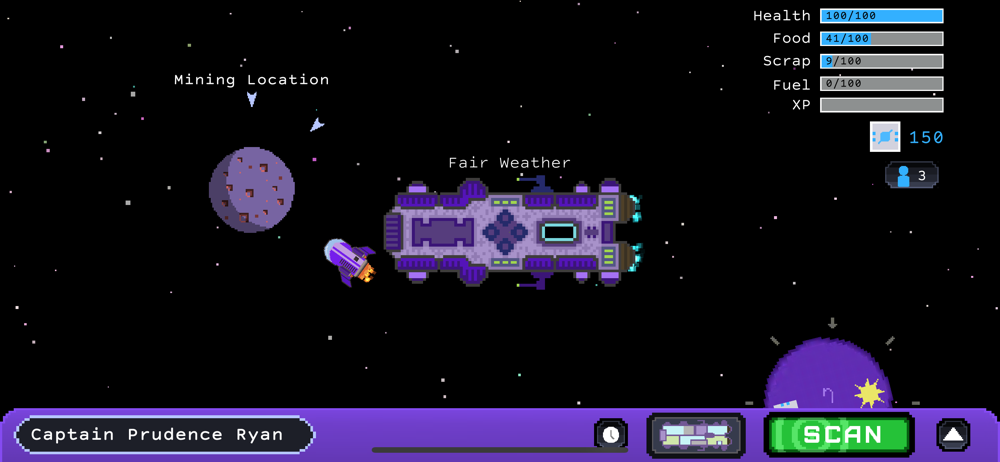This screenshot has width=1000, height=462.
Task: Open the ship layout view button
Action: pos(696,435)
